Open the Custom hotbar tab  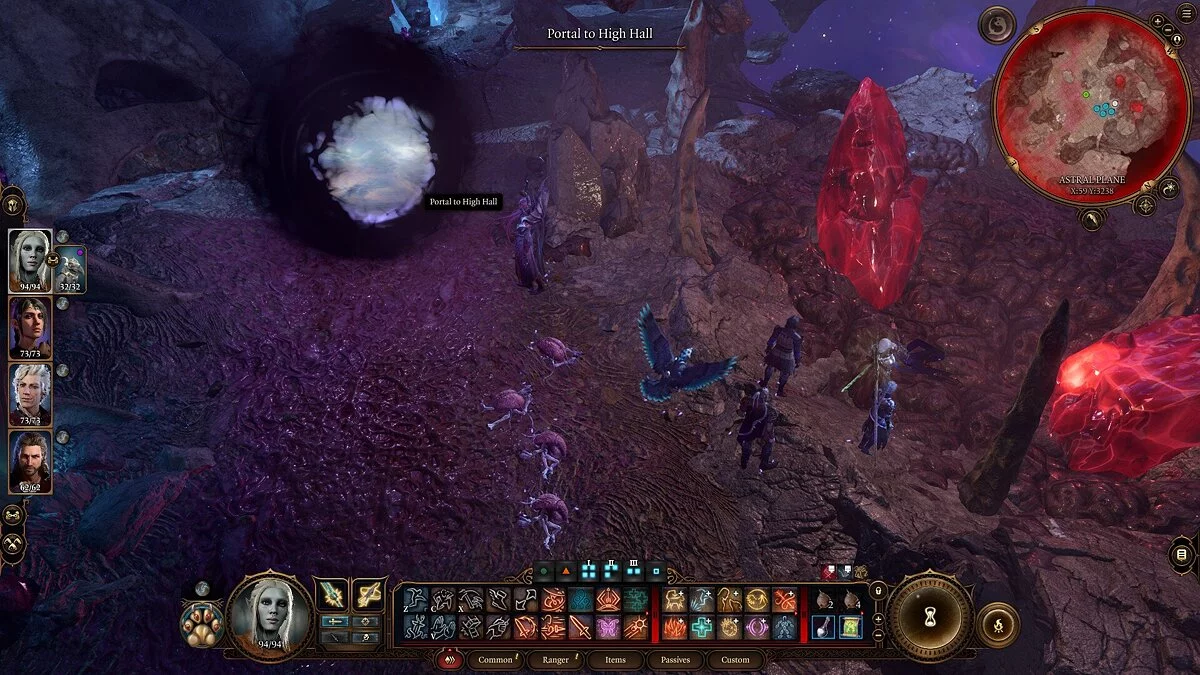735,660
